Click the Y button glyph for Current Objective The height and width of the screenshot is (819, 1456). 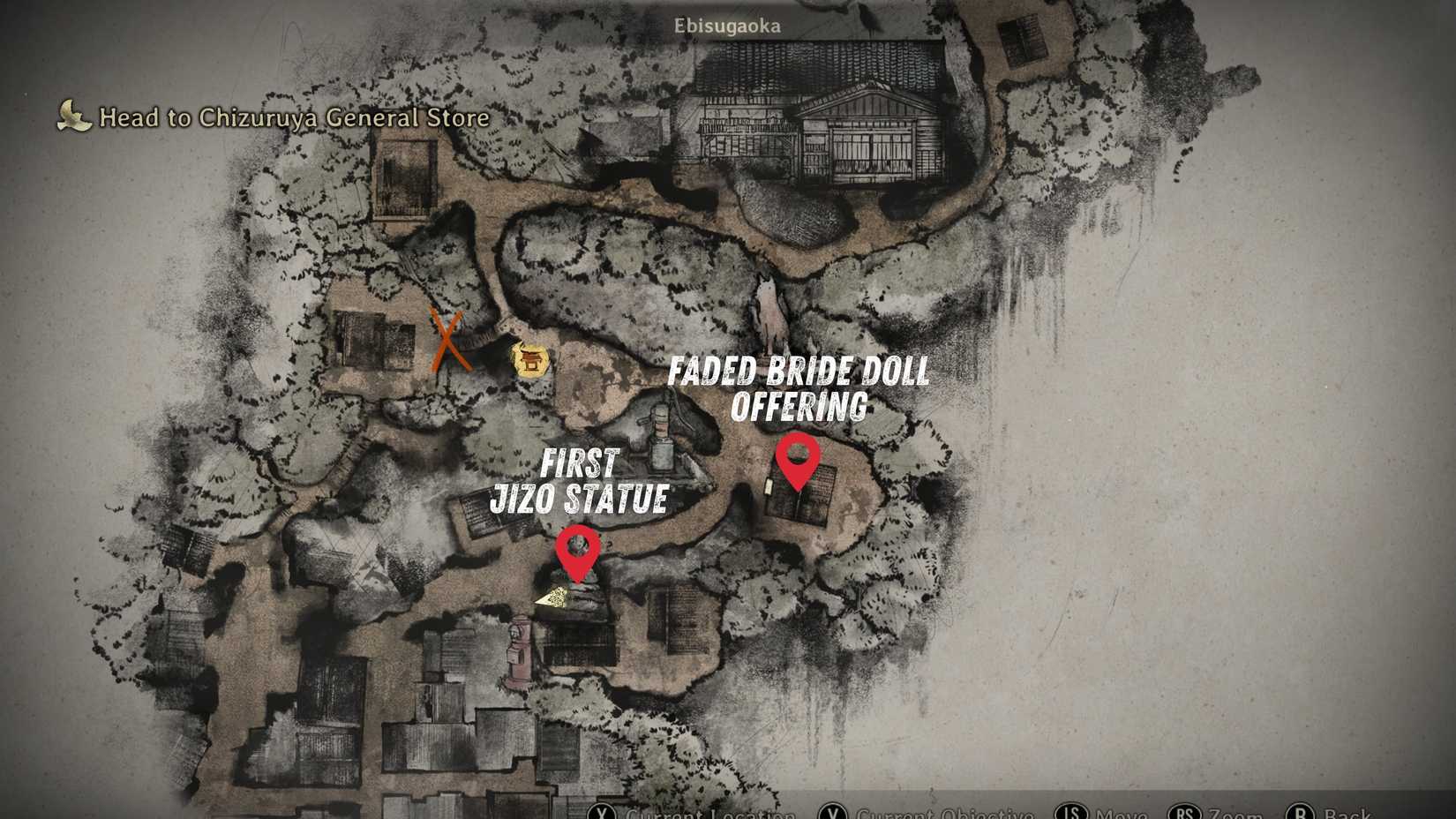[x=833, y=813]
